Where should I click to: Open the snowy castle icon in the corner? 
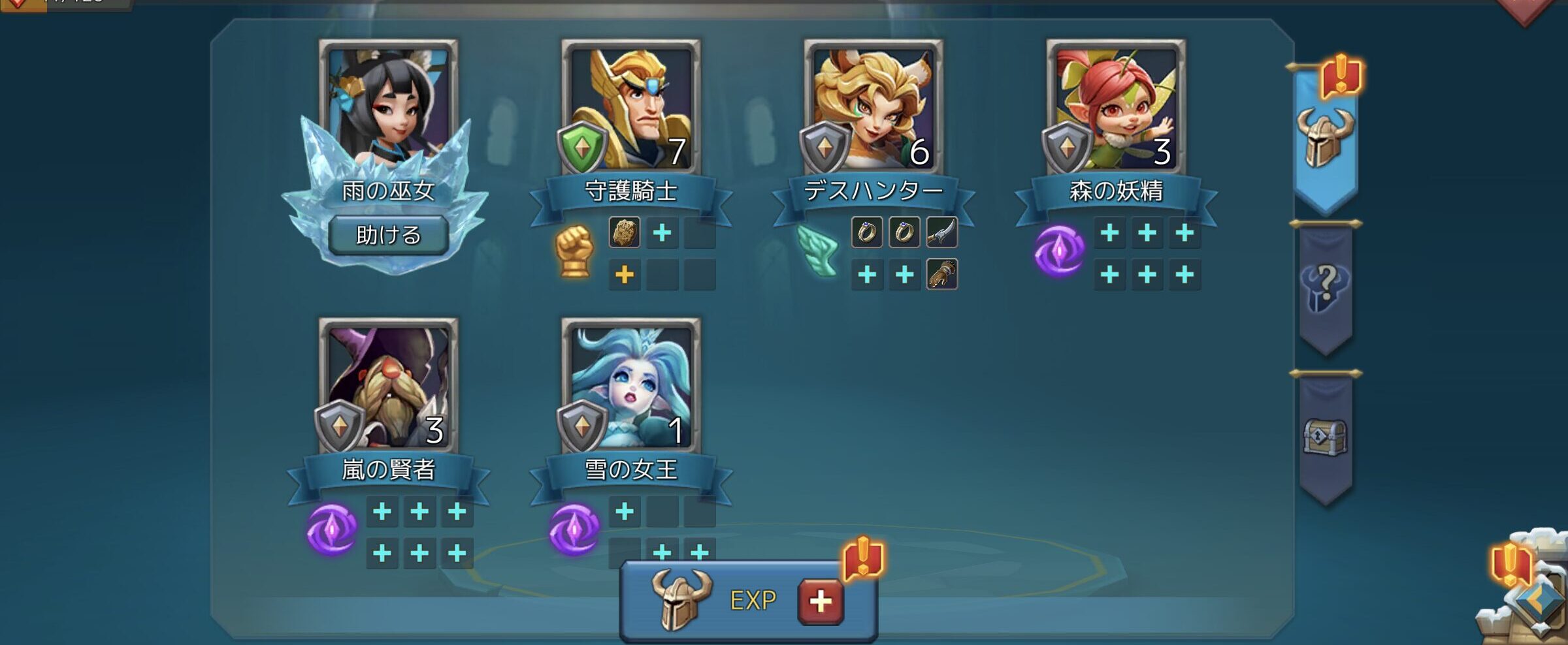(x=1529, y=601)
